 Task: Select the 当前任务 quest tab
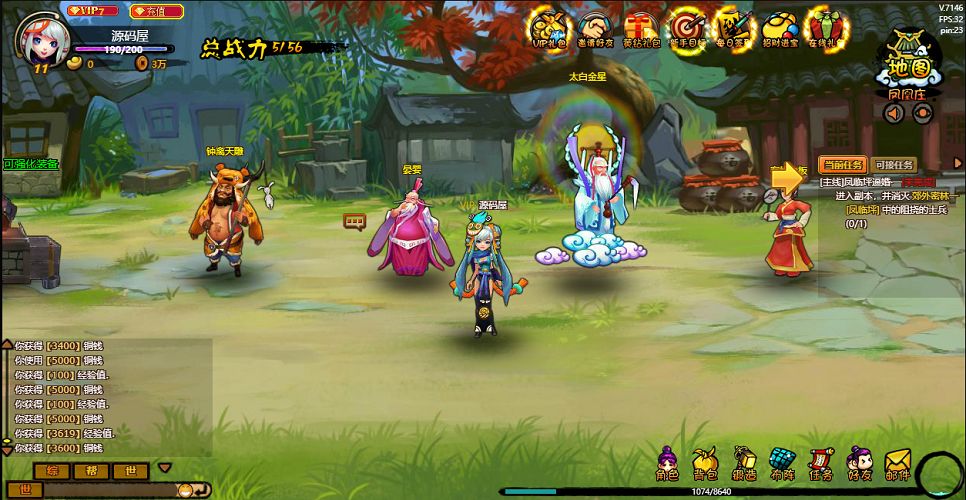point(842,165)
